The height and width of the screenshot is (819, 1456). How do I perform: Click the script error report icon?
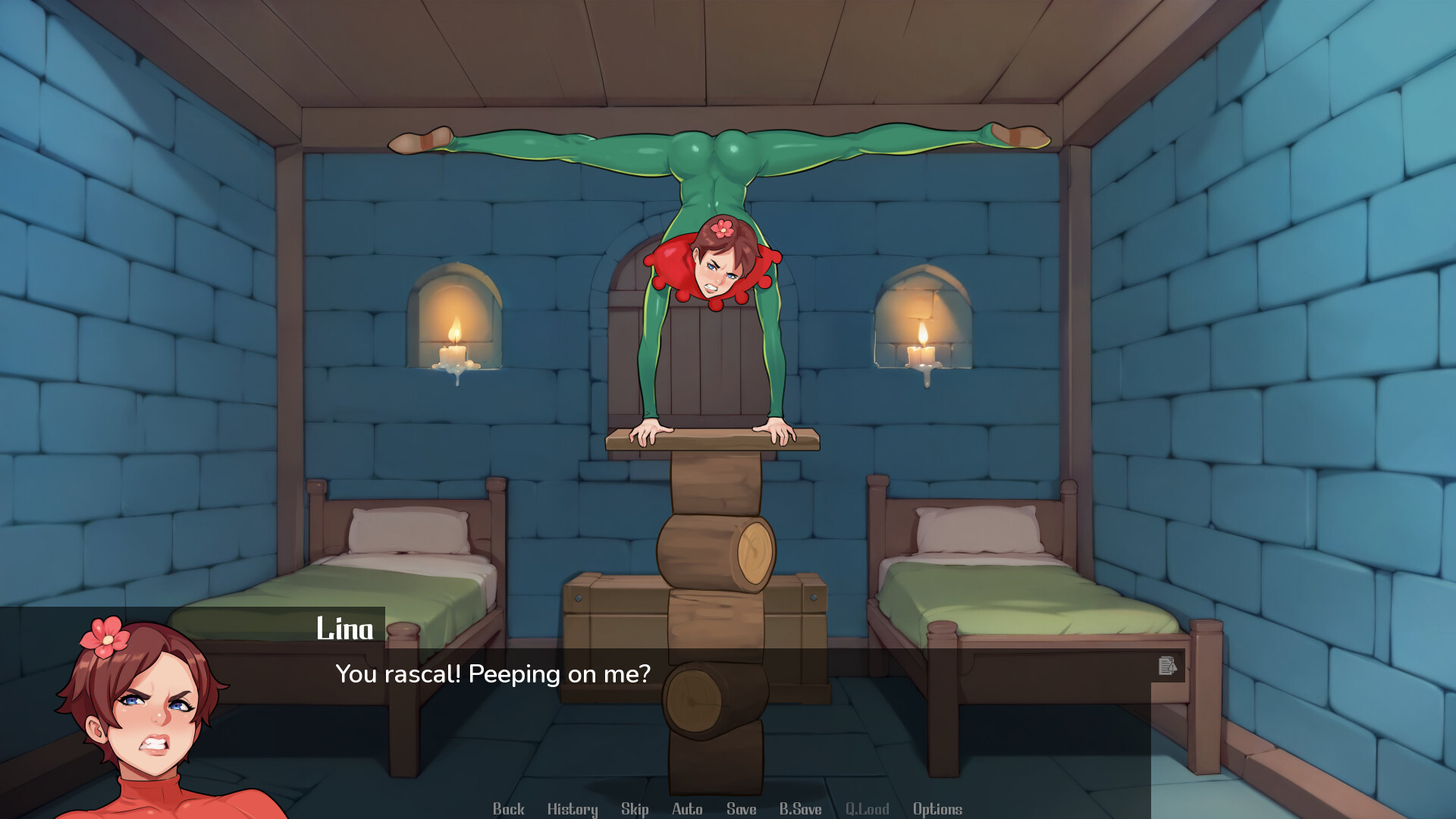tap(1166, 666)
